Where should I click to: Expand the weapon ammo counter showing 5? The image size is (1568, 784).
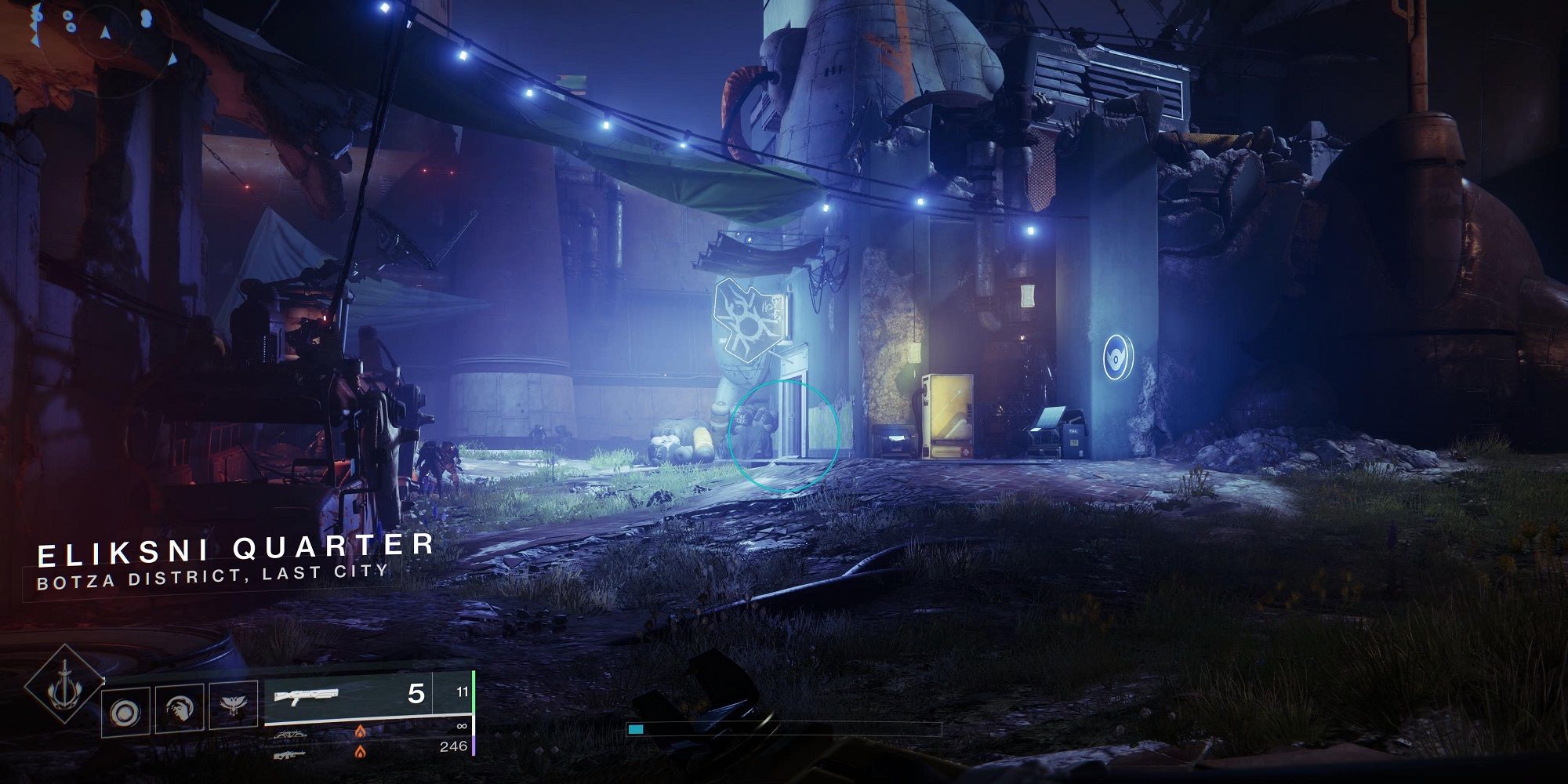416,695
